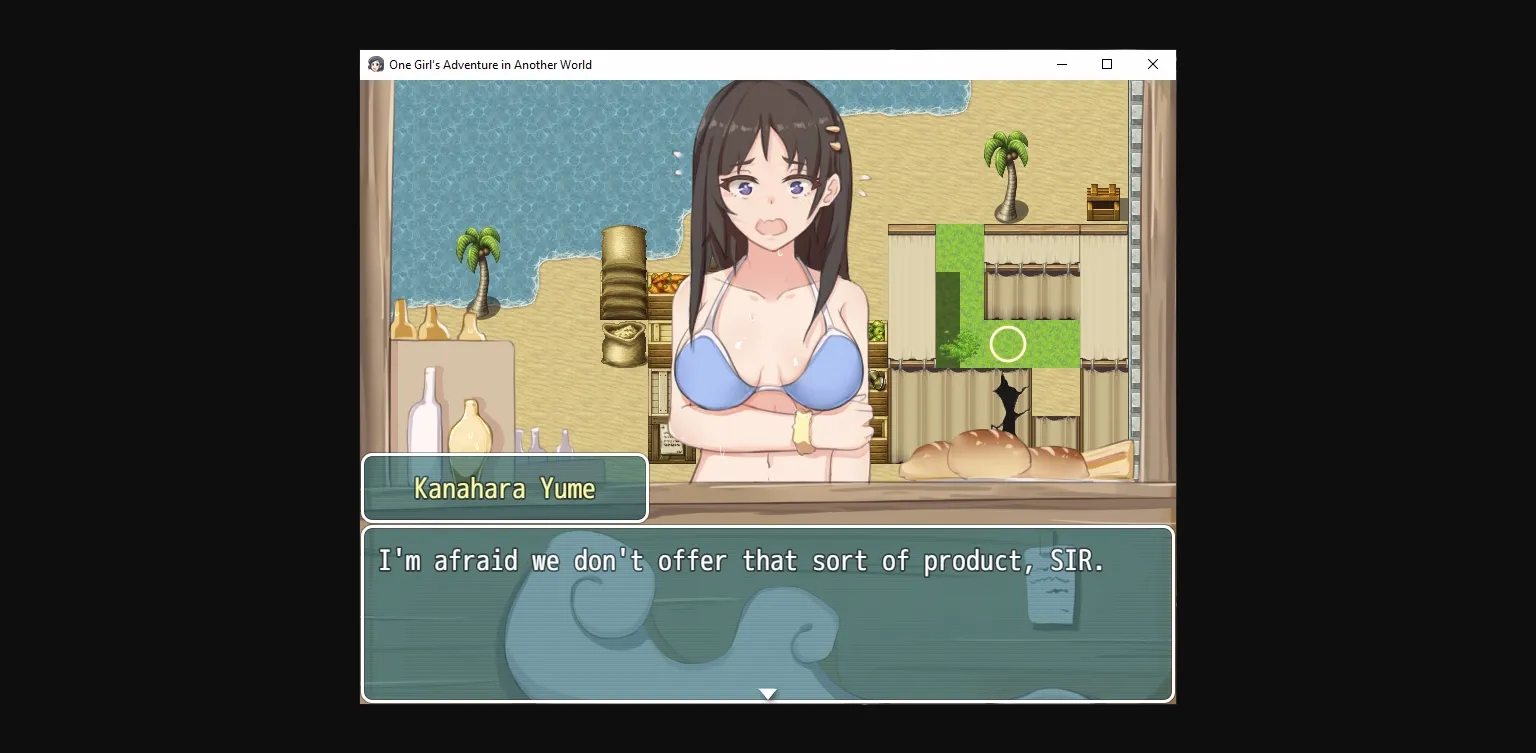
Task: Click the dialogue advance arrow indicator
Action: click(768, 693)
